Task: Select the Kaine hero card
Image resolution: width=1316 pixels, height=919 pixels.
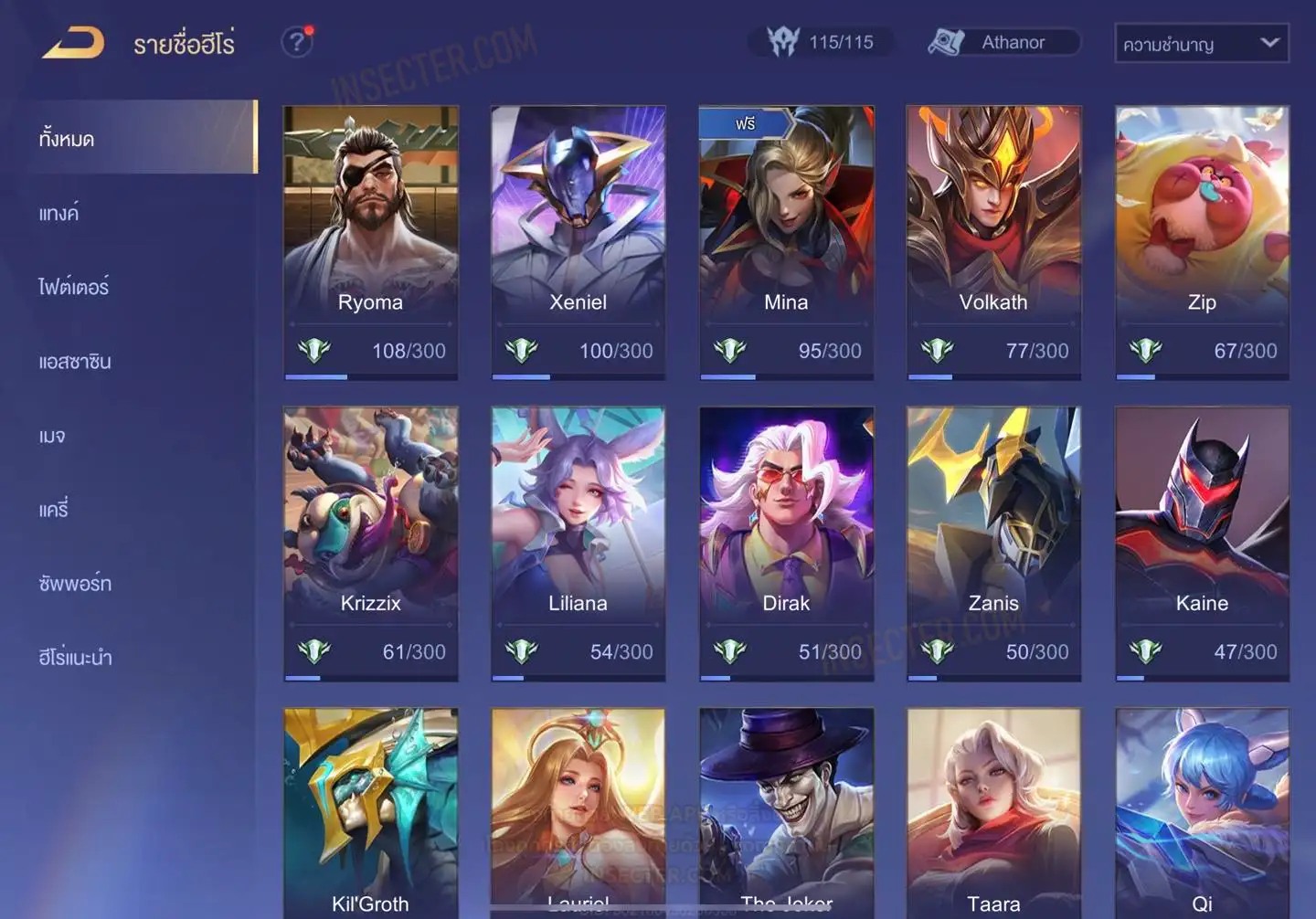Action: [x=1202, y=544]
